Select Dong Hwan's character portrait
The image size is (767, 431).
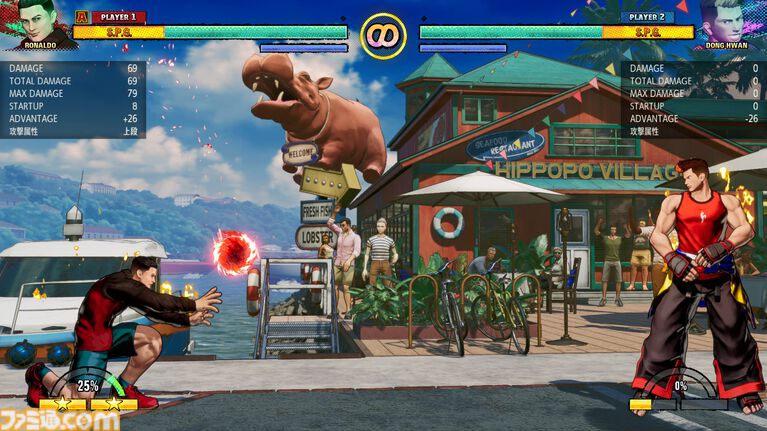pyautogui.click(x=729, y=22)
